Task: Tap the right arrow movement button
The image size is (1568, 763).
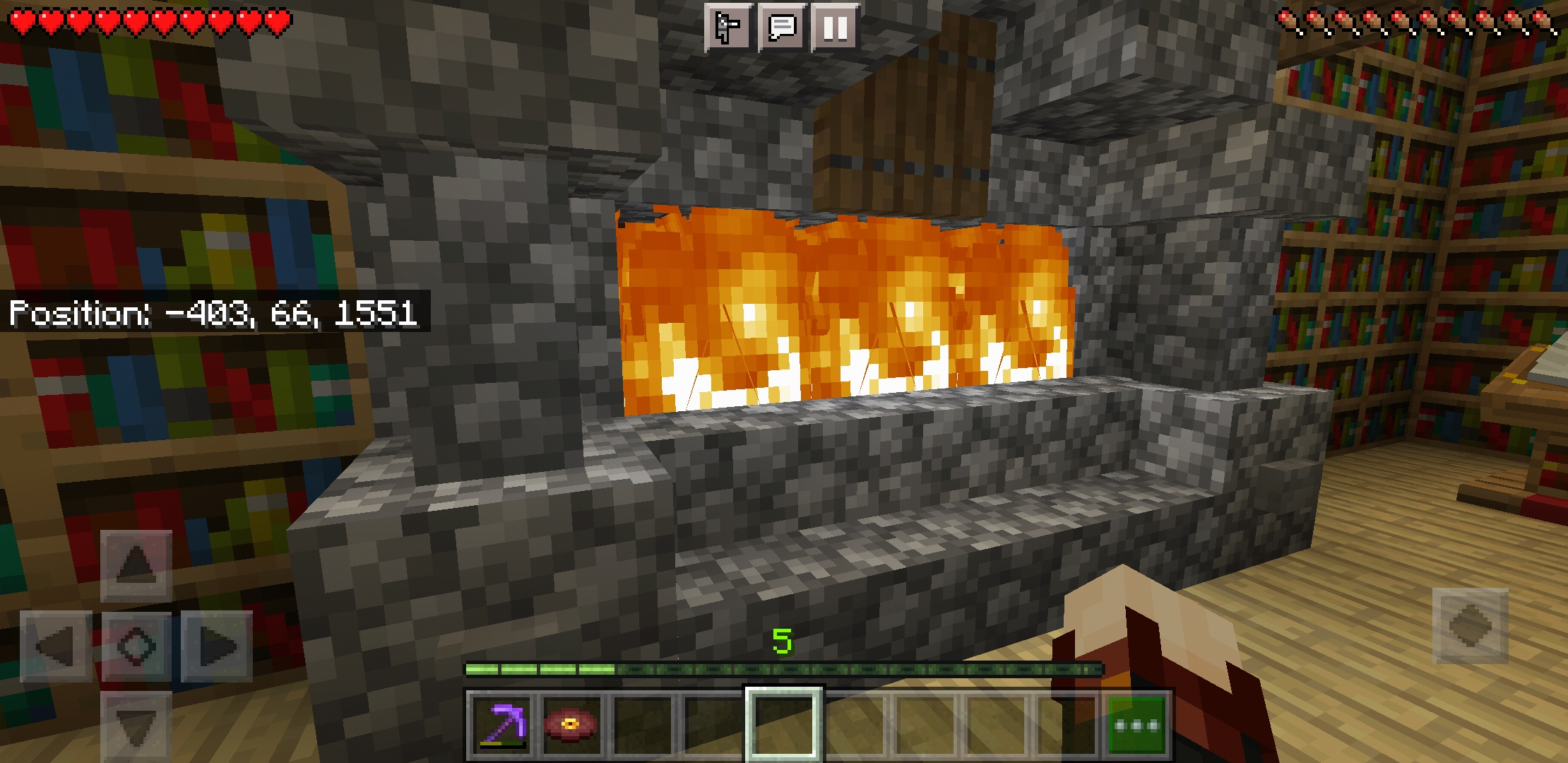Action: click(217, 646)
